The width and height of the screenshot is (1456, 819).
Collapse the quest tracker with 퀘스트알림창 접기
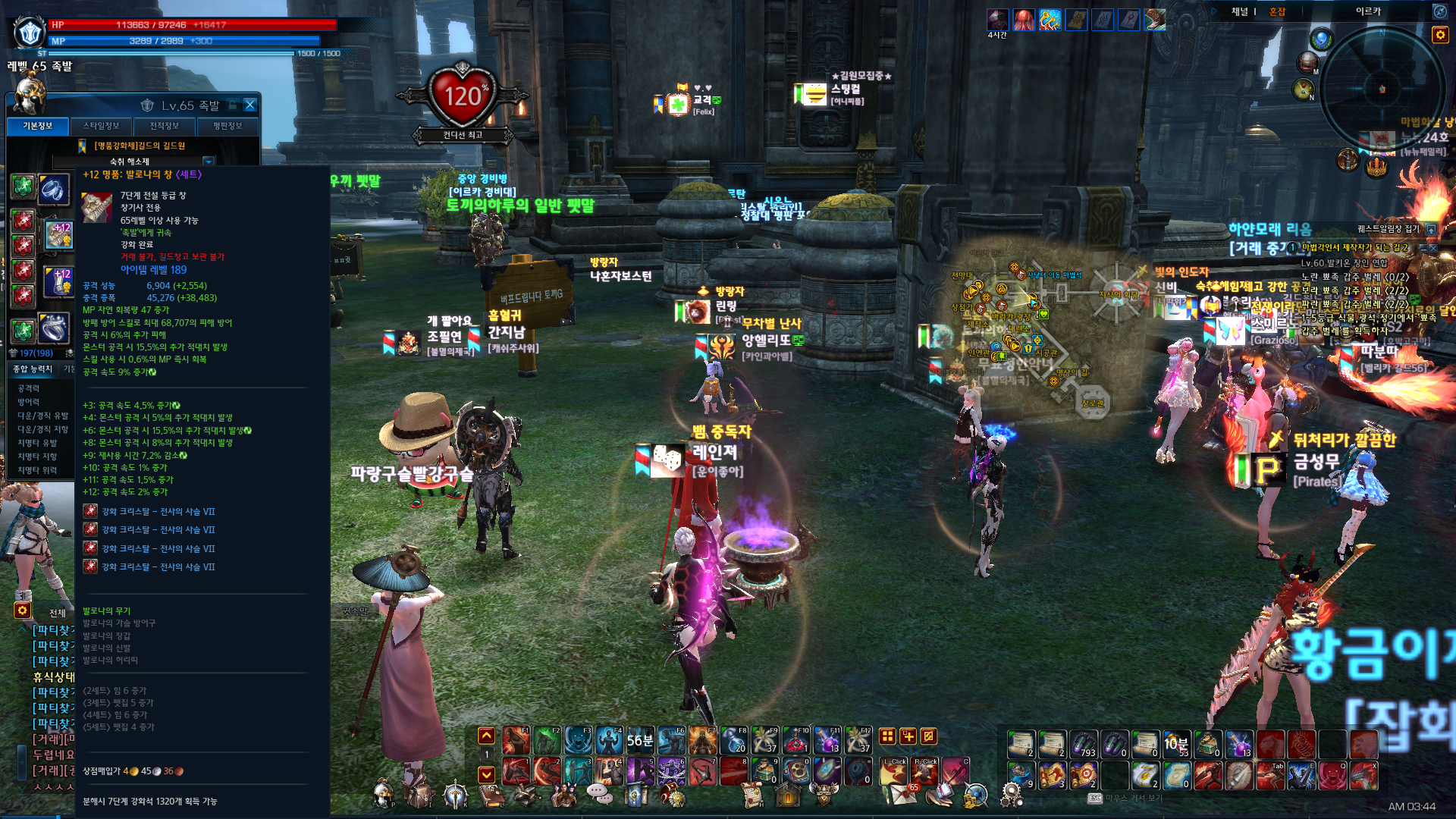(1431, 229)
